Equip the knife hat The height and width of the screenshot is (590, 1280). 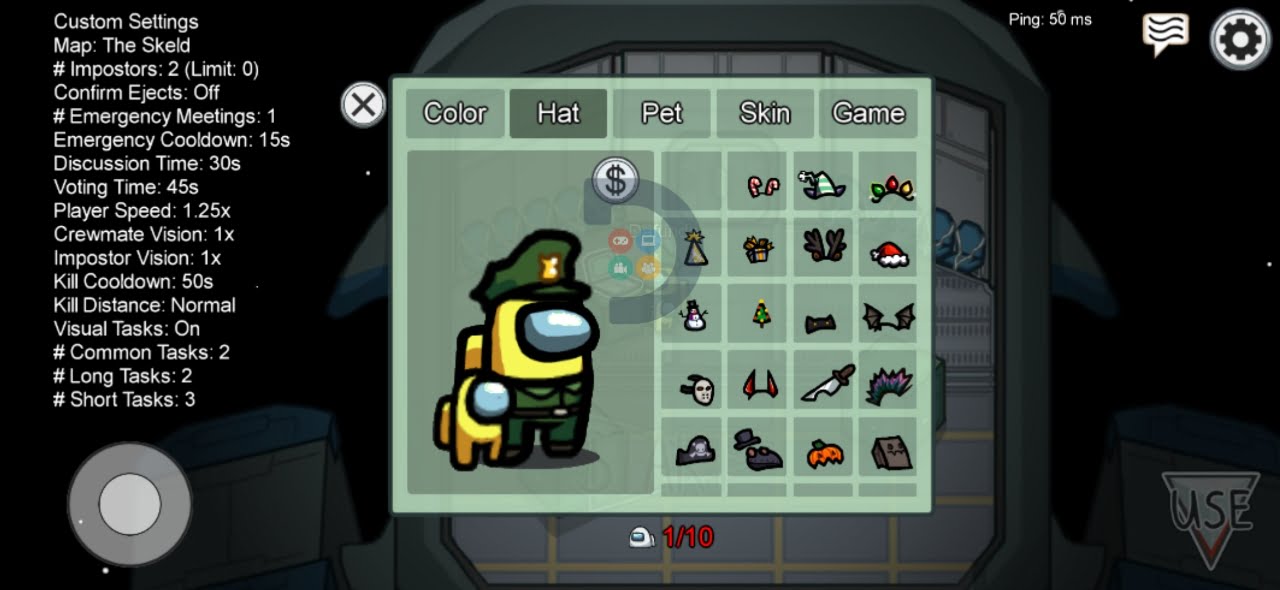point(827,383)
